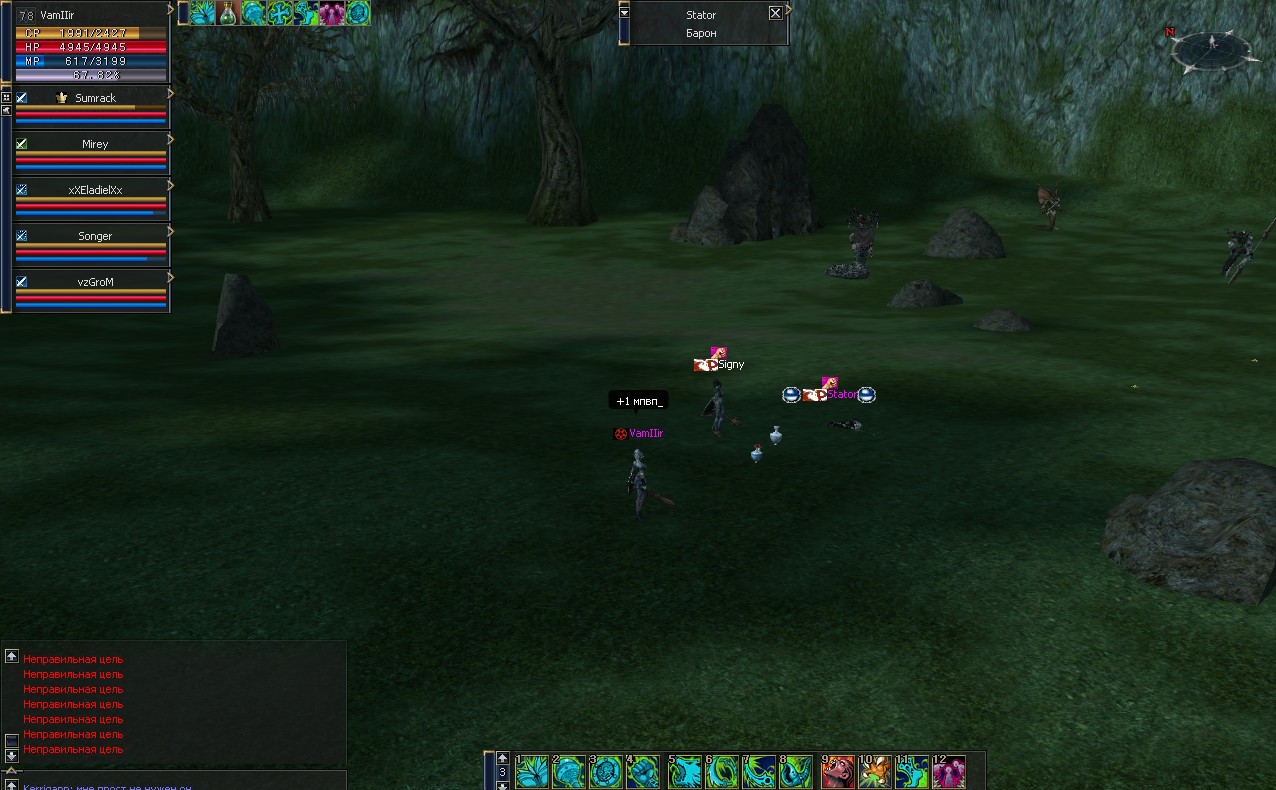Click the cross-shaped buff icon
The width and height of the screenshot is (1276, 790).
tap(280, 13)
